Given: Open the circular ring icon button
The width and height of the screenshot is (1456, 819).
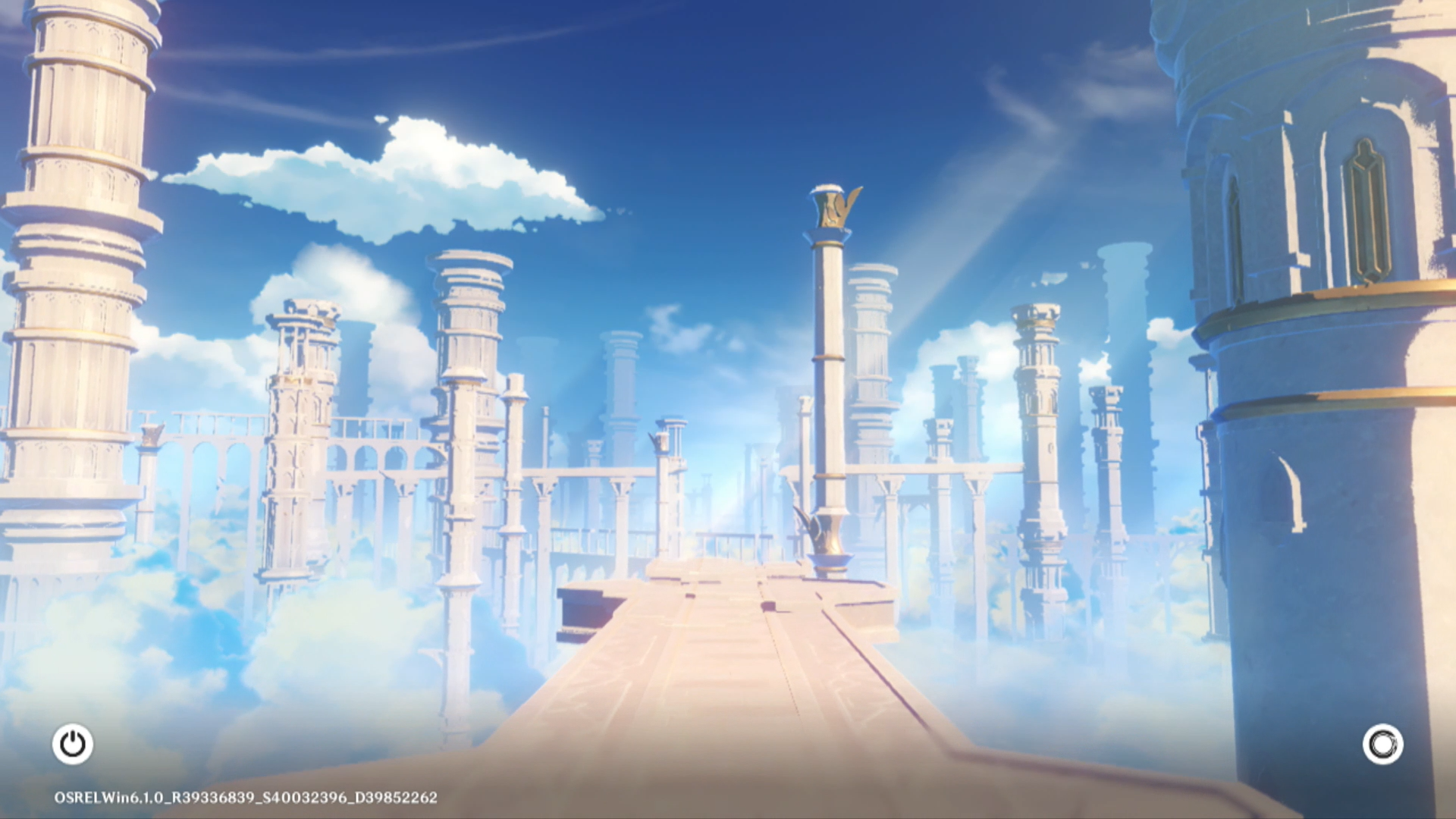Looking at the screenshot, I should pos(1382,744).
